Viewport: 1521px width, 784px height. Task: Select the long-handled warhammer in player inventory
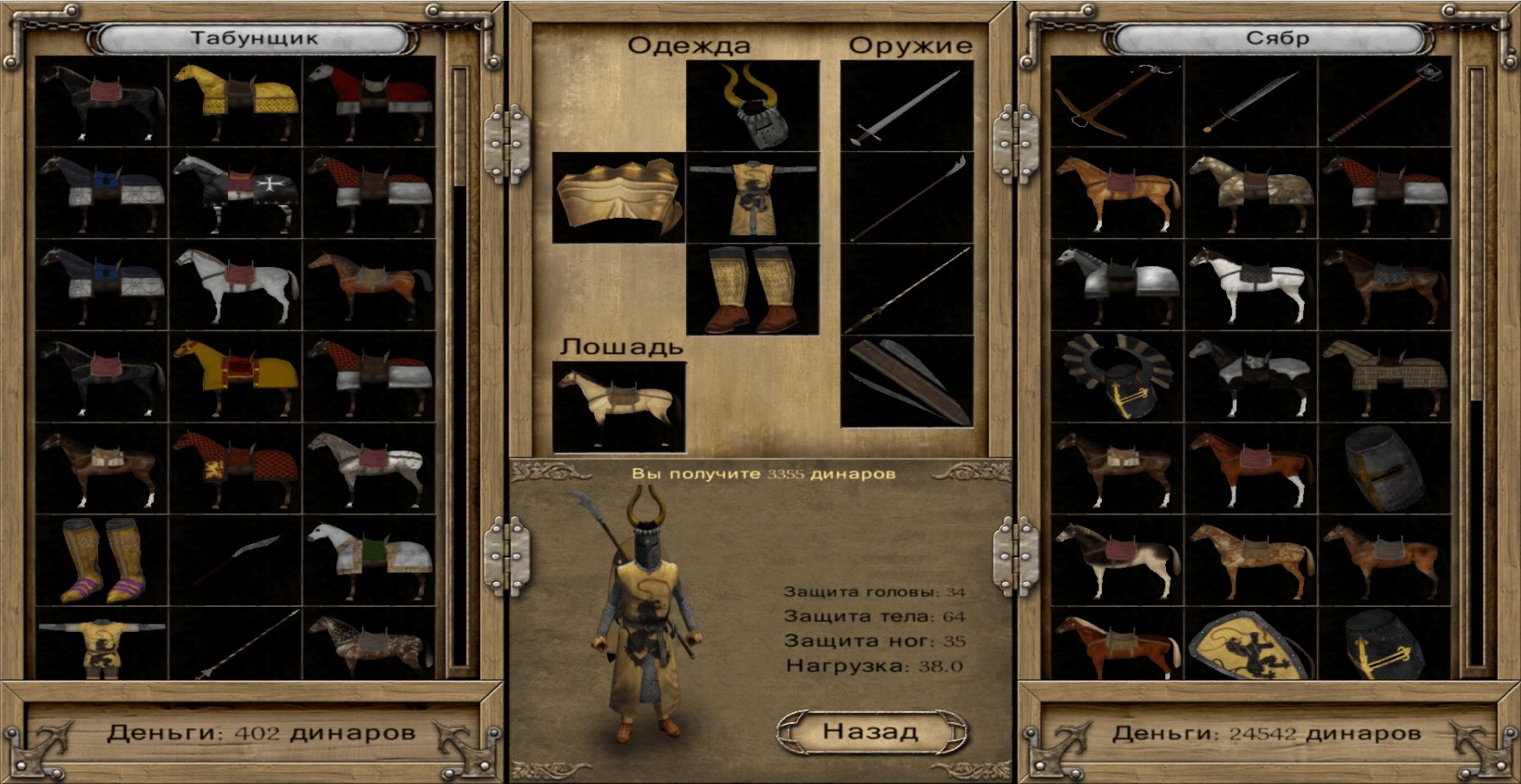click(1385, 101)
